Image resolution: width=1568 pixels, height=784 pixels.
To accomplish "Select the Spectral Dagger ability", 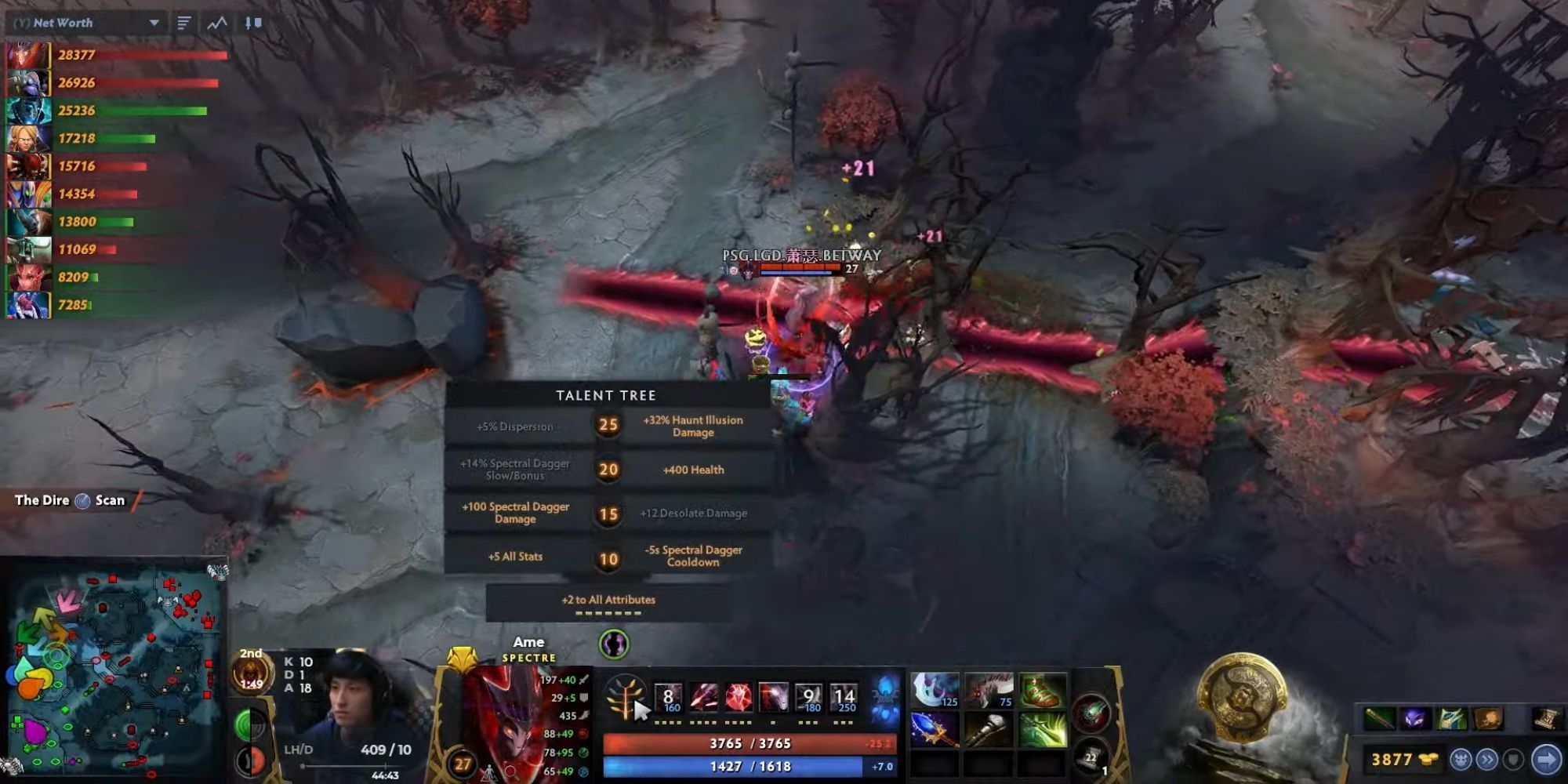I will tap(670, 697).
